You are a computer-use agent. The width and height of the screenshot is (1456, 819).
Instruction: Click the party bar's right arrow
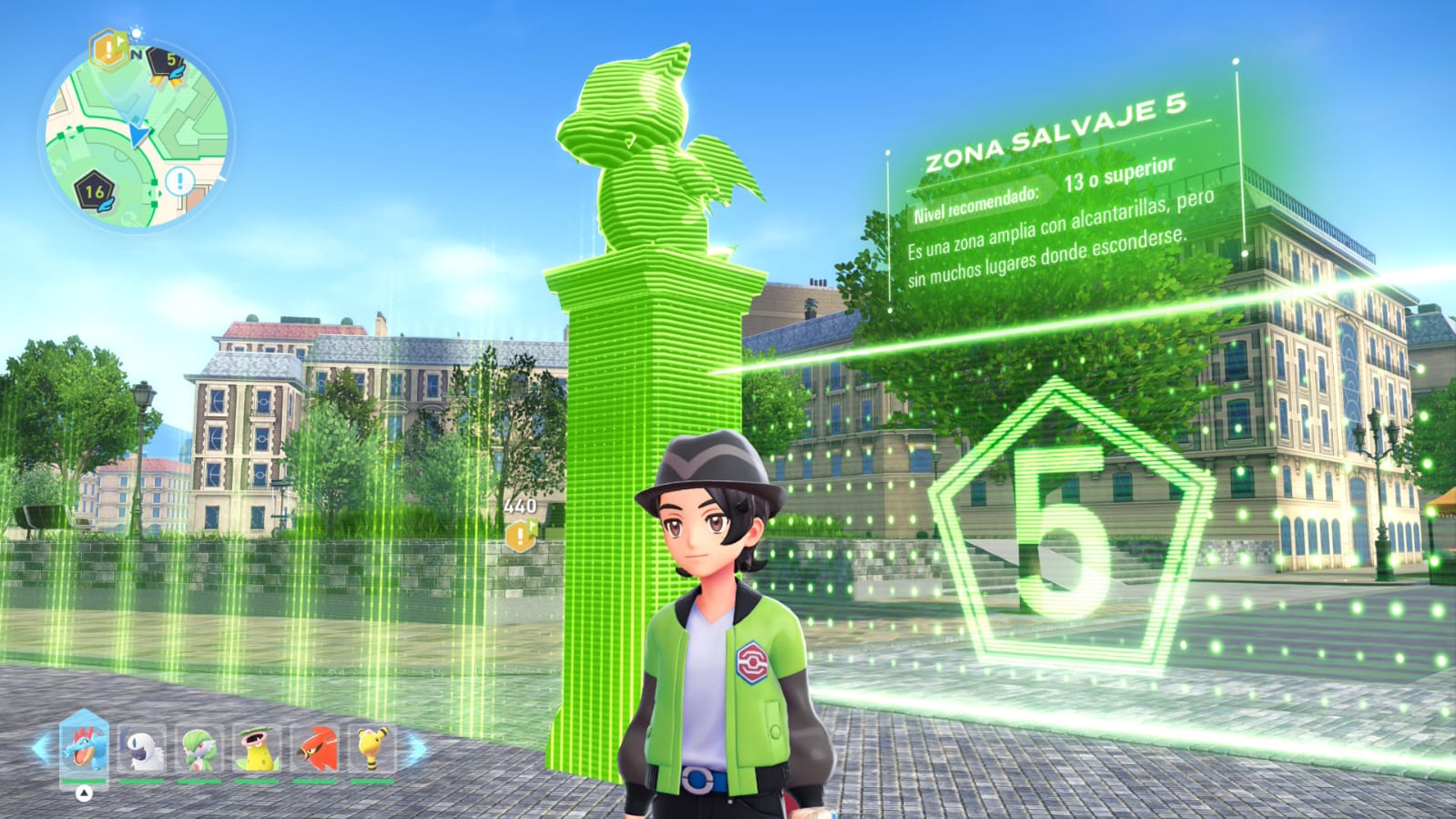[x=416, y=749]
